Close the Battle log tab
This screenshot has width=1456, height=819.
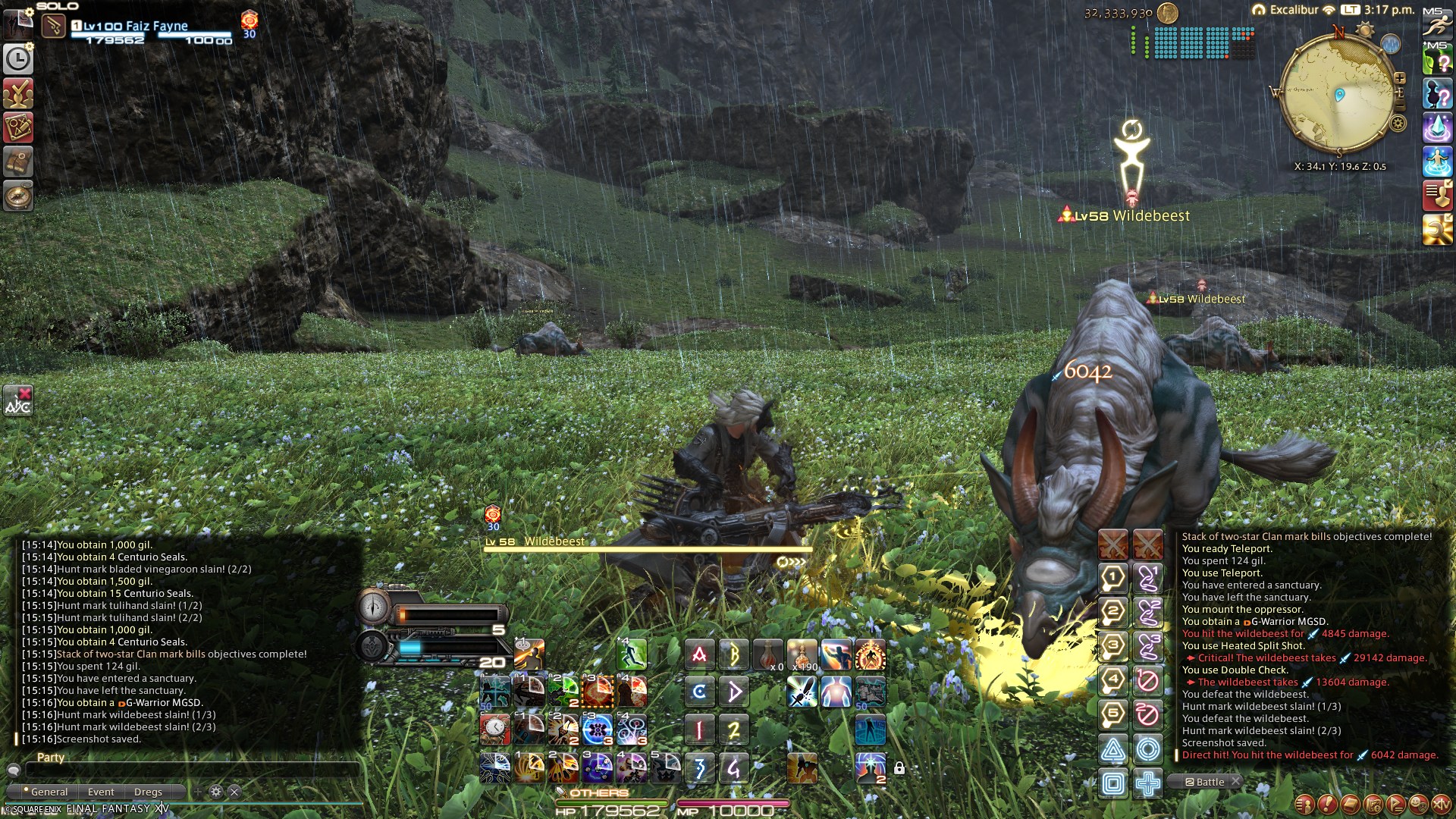(1235, 781)
